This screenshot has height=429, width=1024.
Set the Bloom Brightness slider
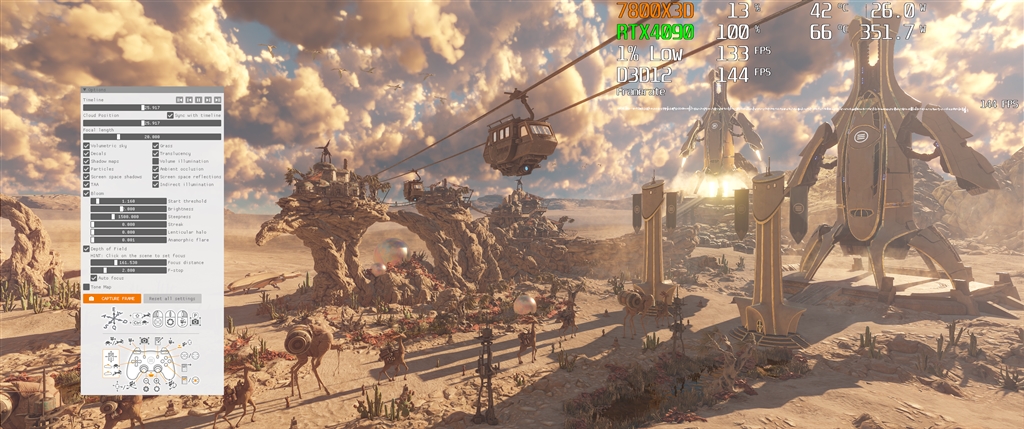coord(128,208)
